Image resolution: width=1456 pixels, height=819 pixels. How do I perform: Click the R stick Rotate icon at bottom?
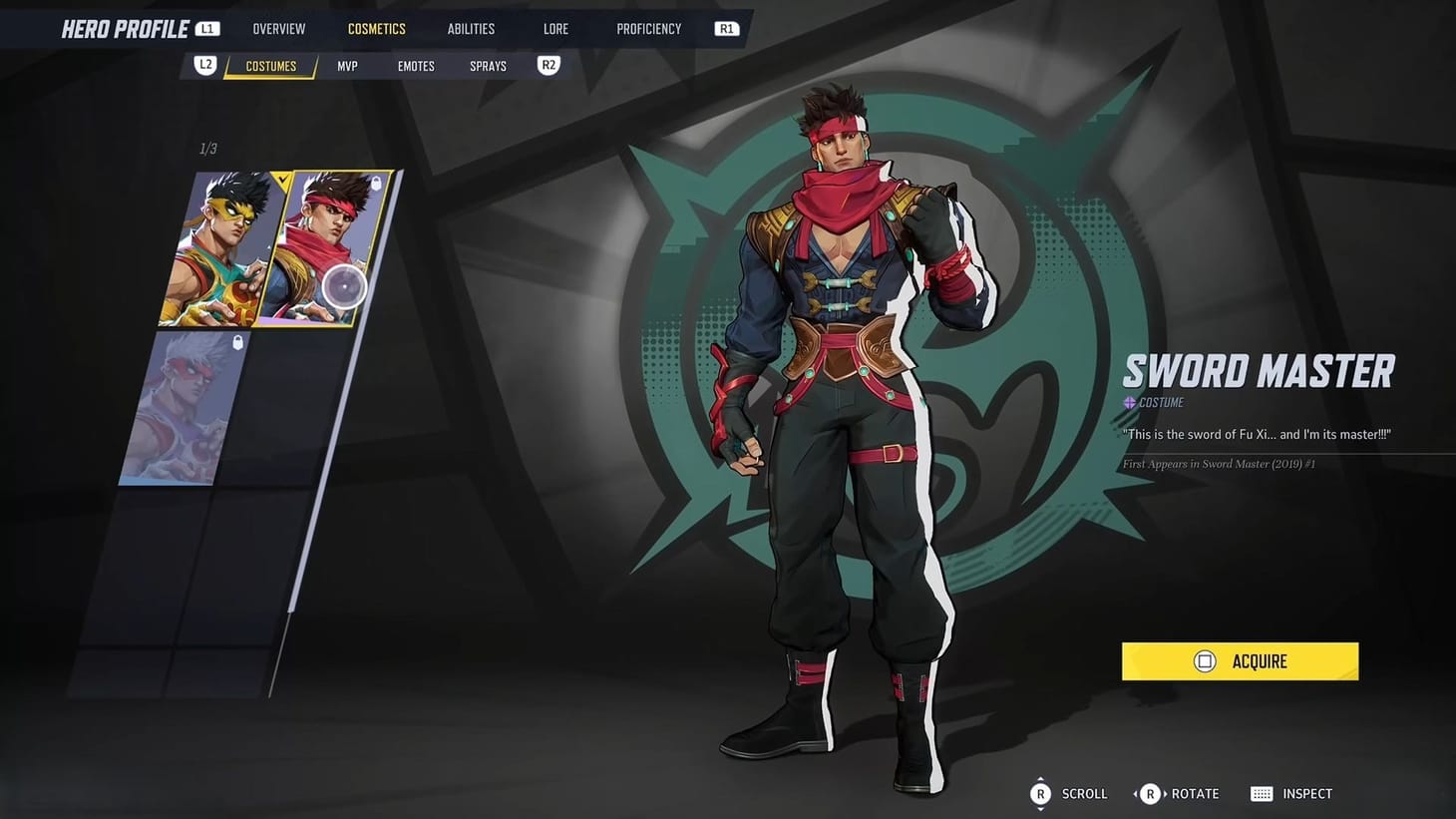coord(1150,793)
